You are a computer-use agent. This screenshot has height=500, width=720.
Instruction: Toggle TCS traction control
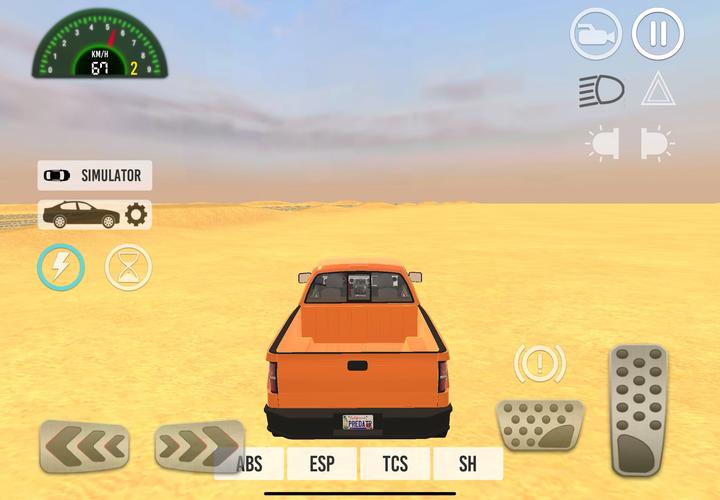point(395,464)
